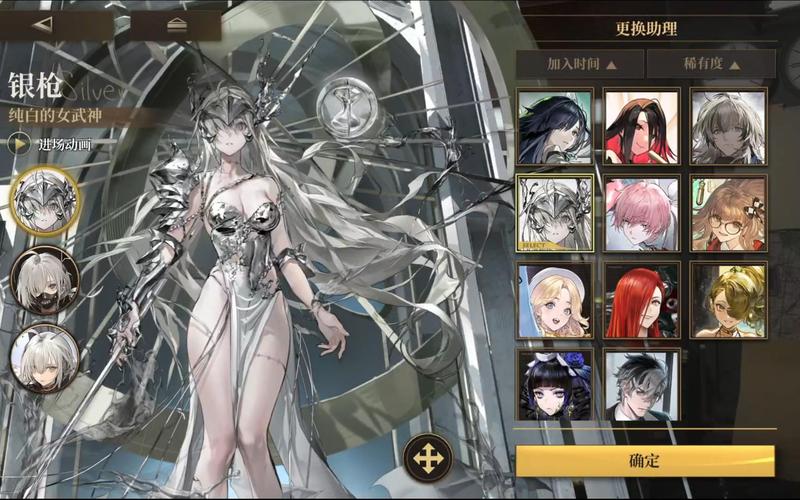
Task: Confirm selection with the 确定 button
Action: (645, 461)
